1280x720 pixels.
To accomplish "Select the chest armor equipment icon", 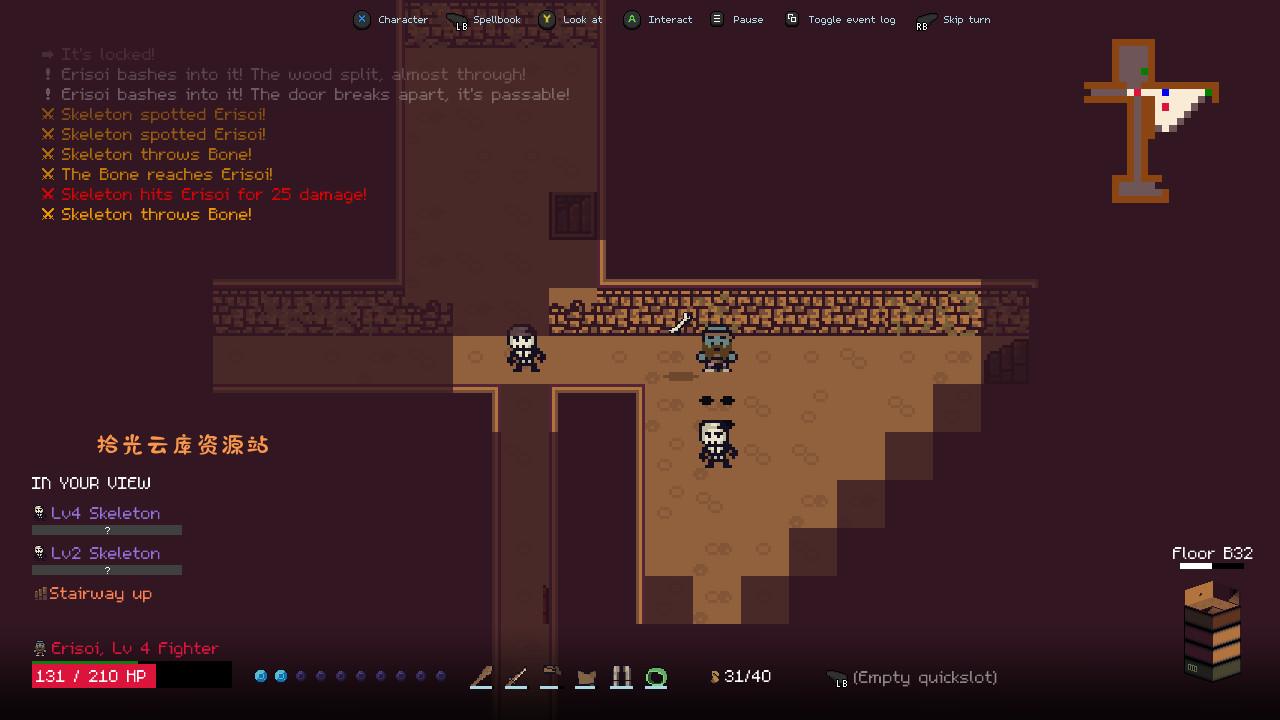I will pos(586,678).
